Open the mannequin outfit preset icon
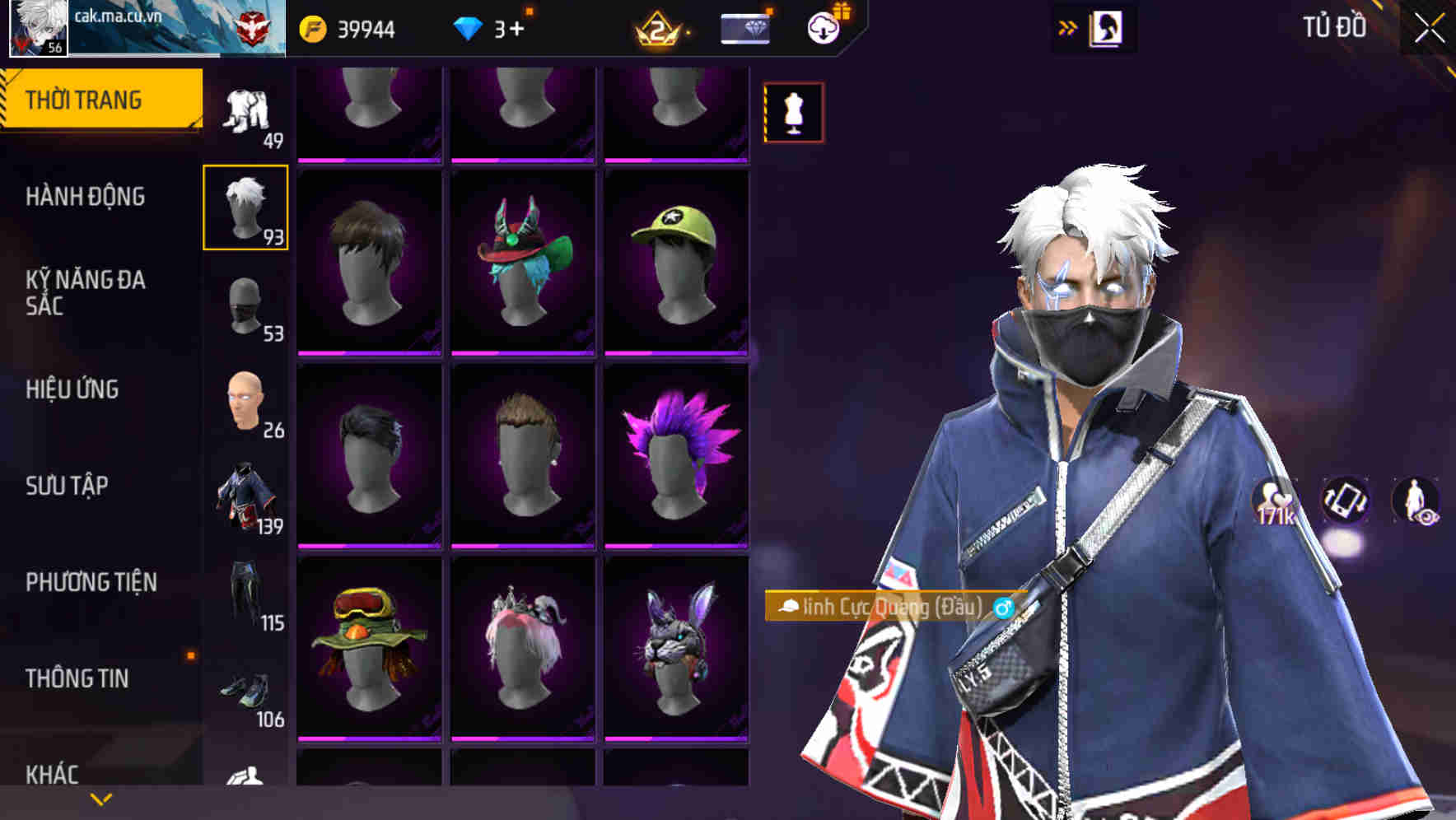 792,112
